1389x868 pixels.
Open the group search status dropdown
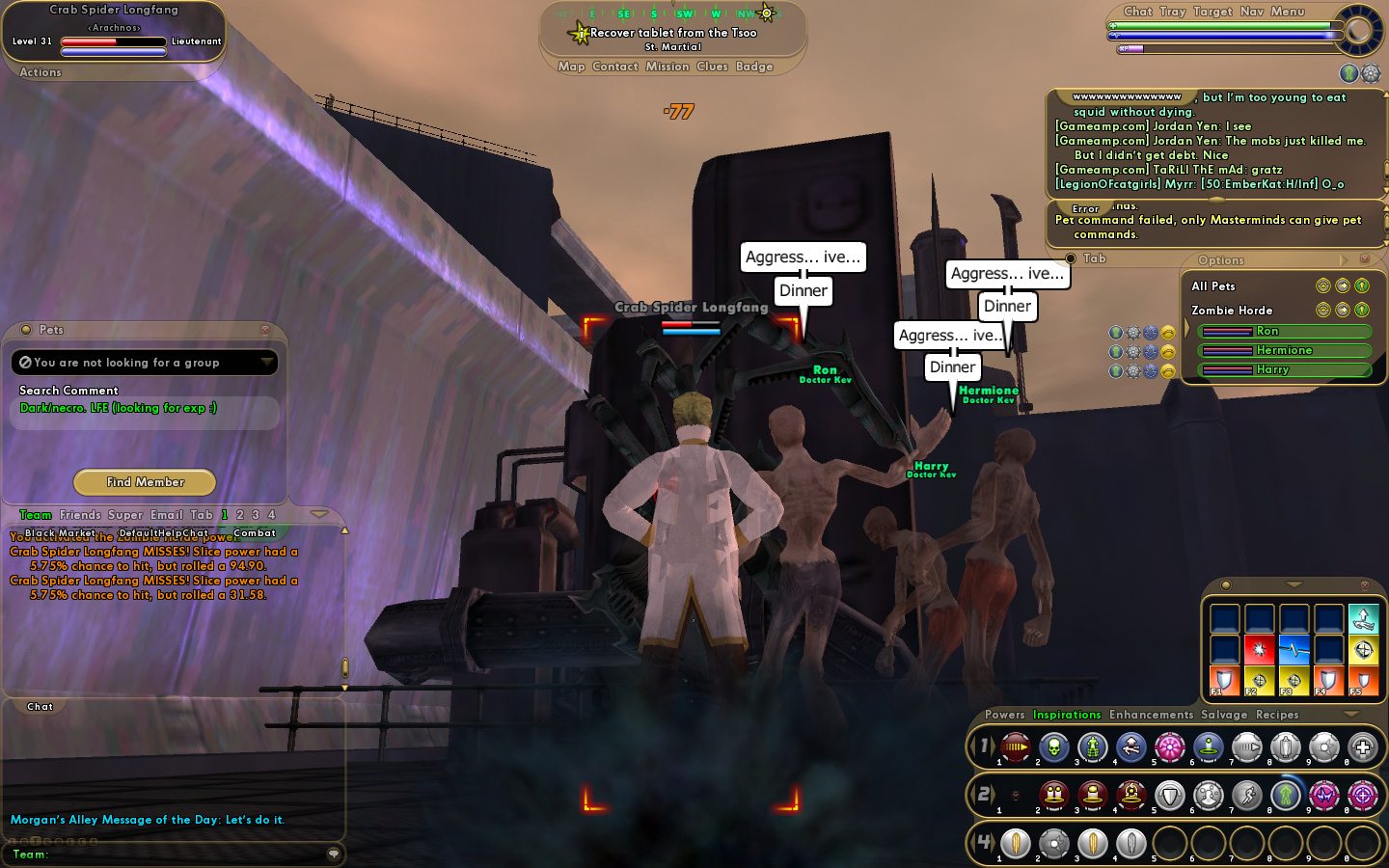click(x=266, y=363)
